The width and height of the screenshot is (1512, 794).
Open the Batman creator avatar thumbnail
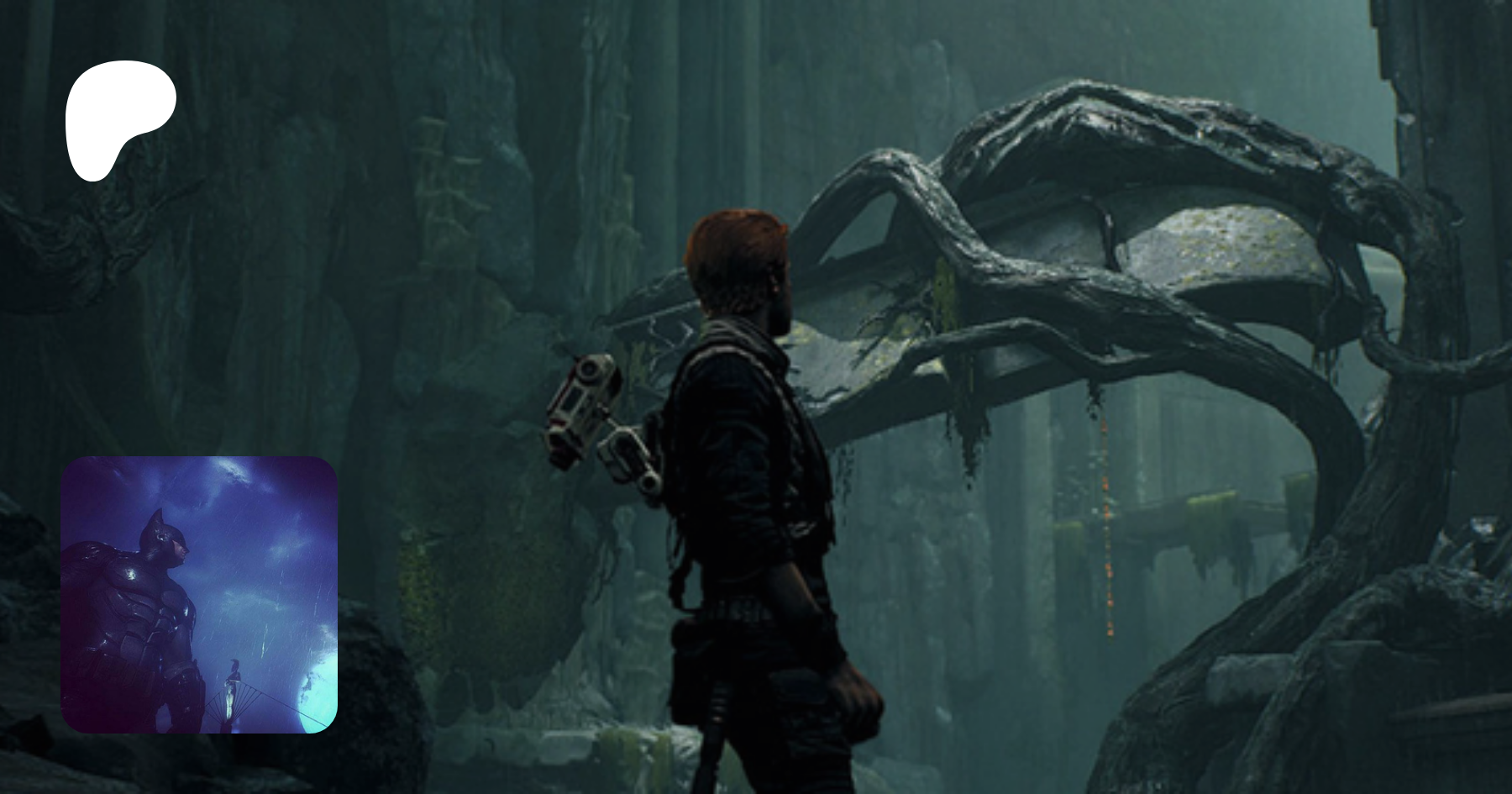199,595
